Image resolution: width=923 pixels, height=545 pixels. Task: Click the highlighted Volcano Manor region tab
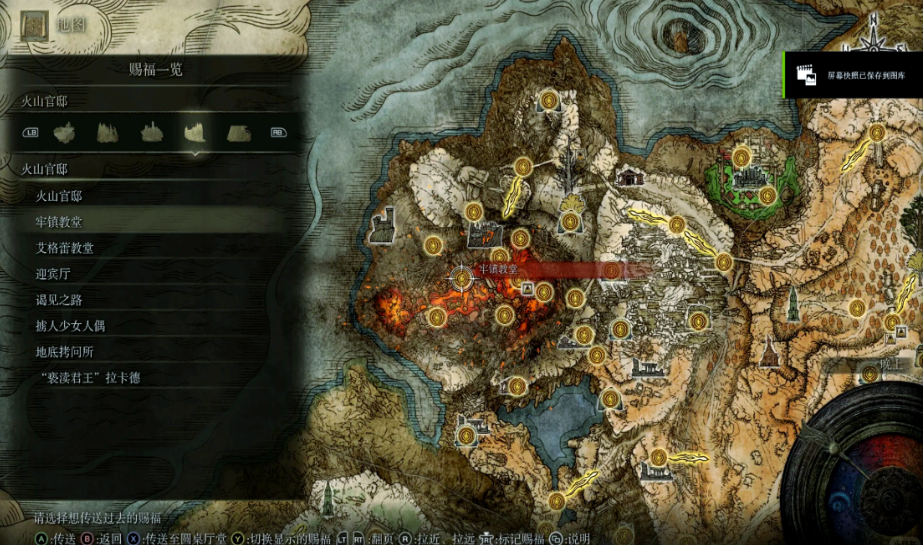click(195, 131)
